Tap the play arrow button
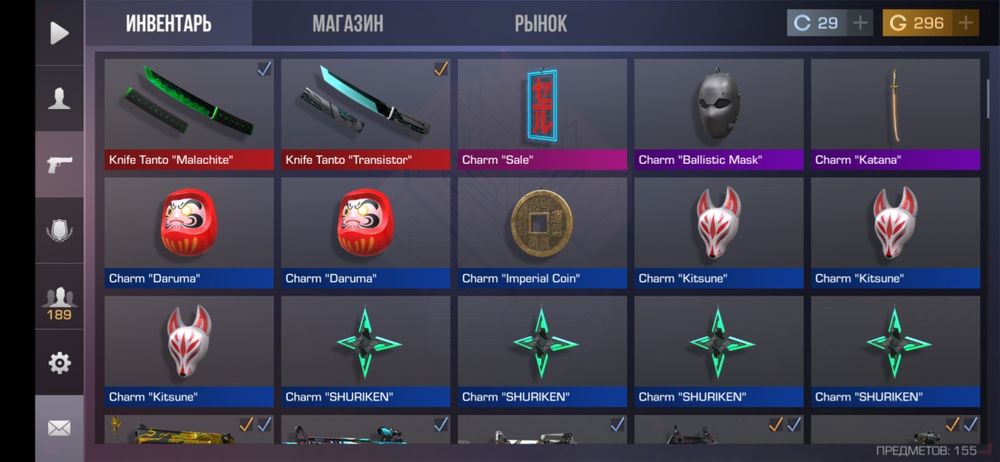 (59, 33)
